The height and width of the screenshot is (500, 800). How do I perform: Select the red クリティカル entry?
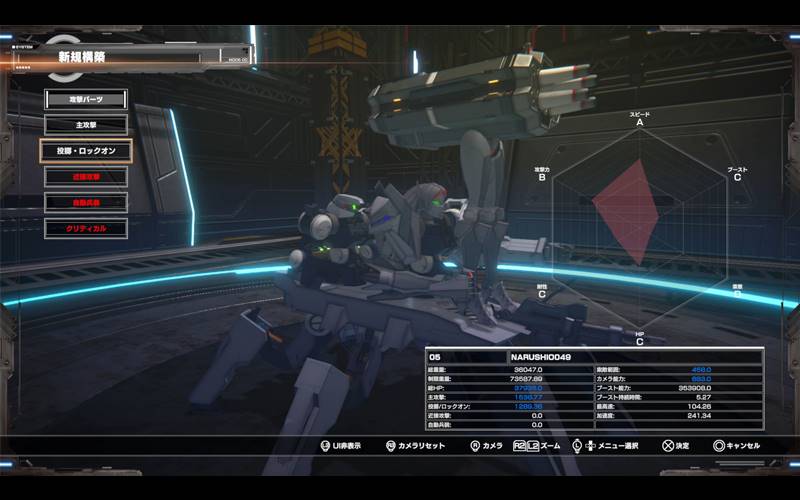pyautogui.click(x=85, y=228)
